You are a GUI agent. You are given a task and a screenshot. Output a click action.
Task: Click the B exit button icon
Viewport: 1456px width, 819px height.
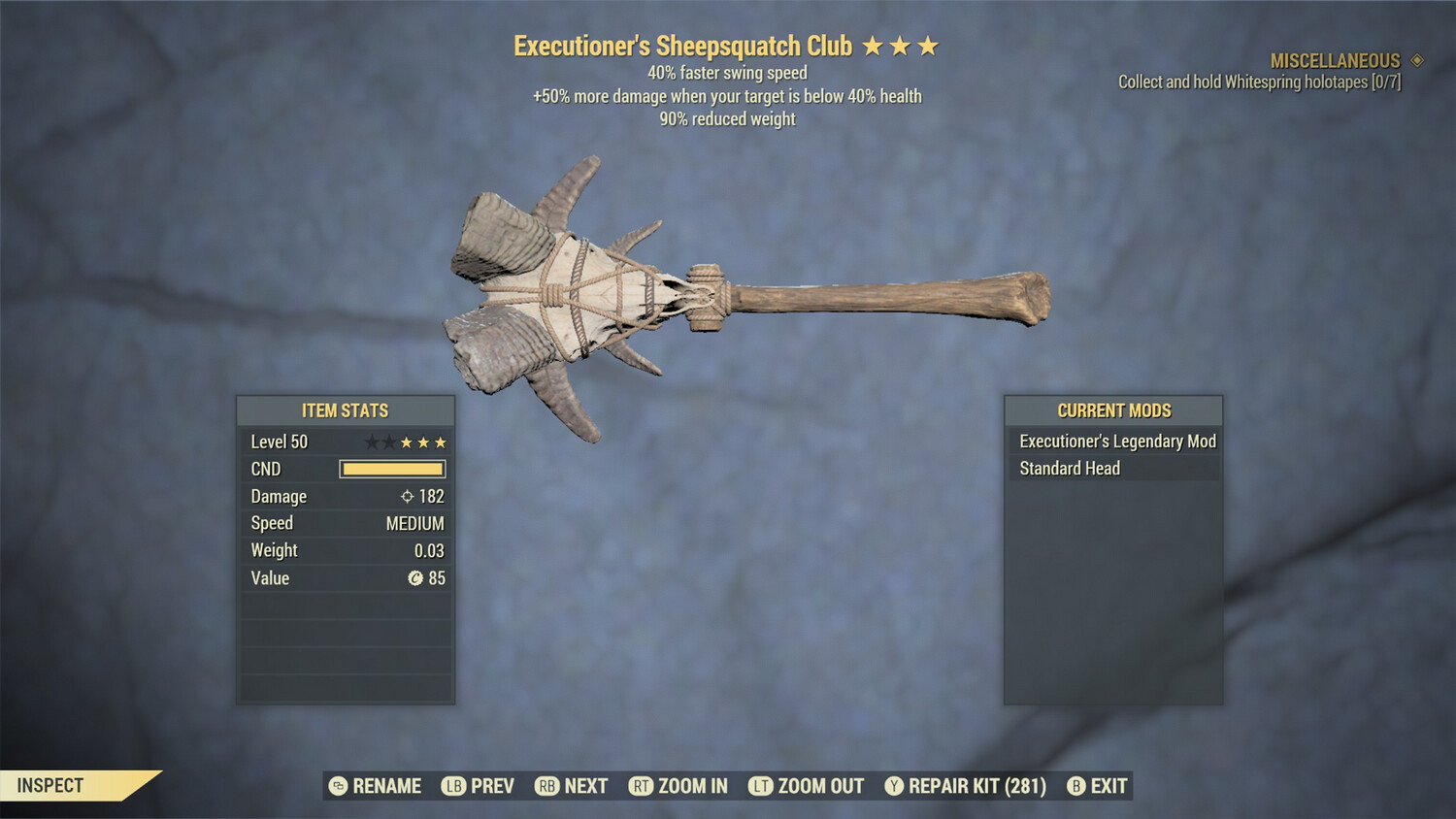click(1075, 786)
